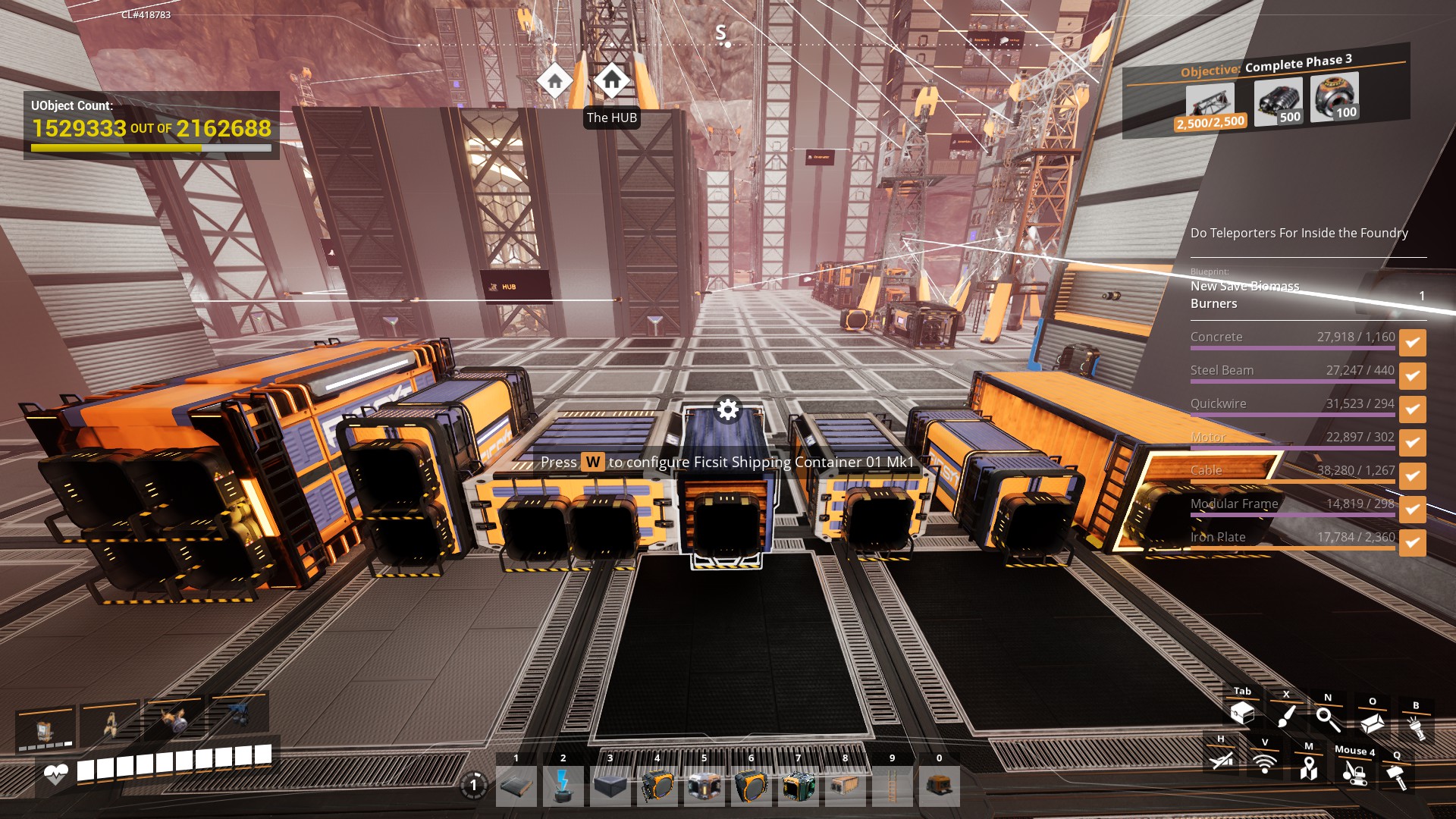The width and height of the screenshot is (1456, 819).
Task: Choose the ladder in hotbar slot 9
Action: click(892, 786)
